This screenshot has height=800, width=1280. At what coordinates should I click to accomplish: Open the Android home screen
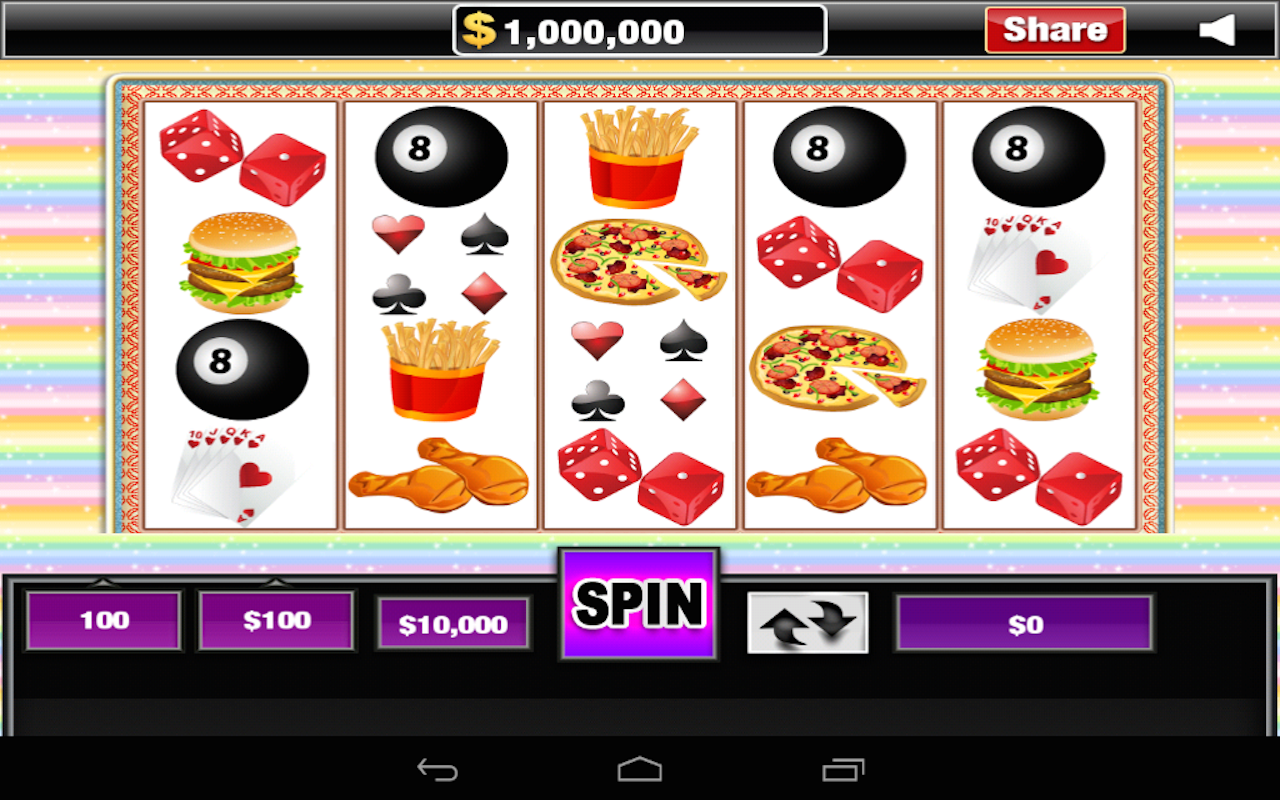640,770
